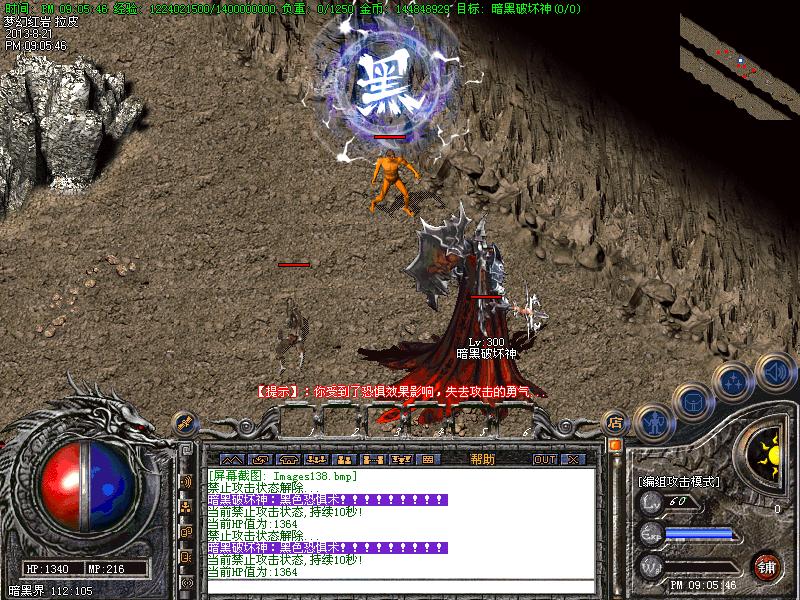Click the 编组攻击模式 attack mode label
The image size is (800, 600).
click(679, 481)
